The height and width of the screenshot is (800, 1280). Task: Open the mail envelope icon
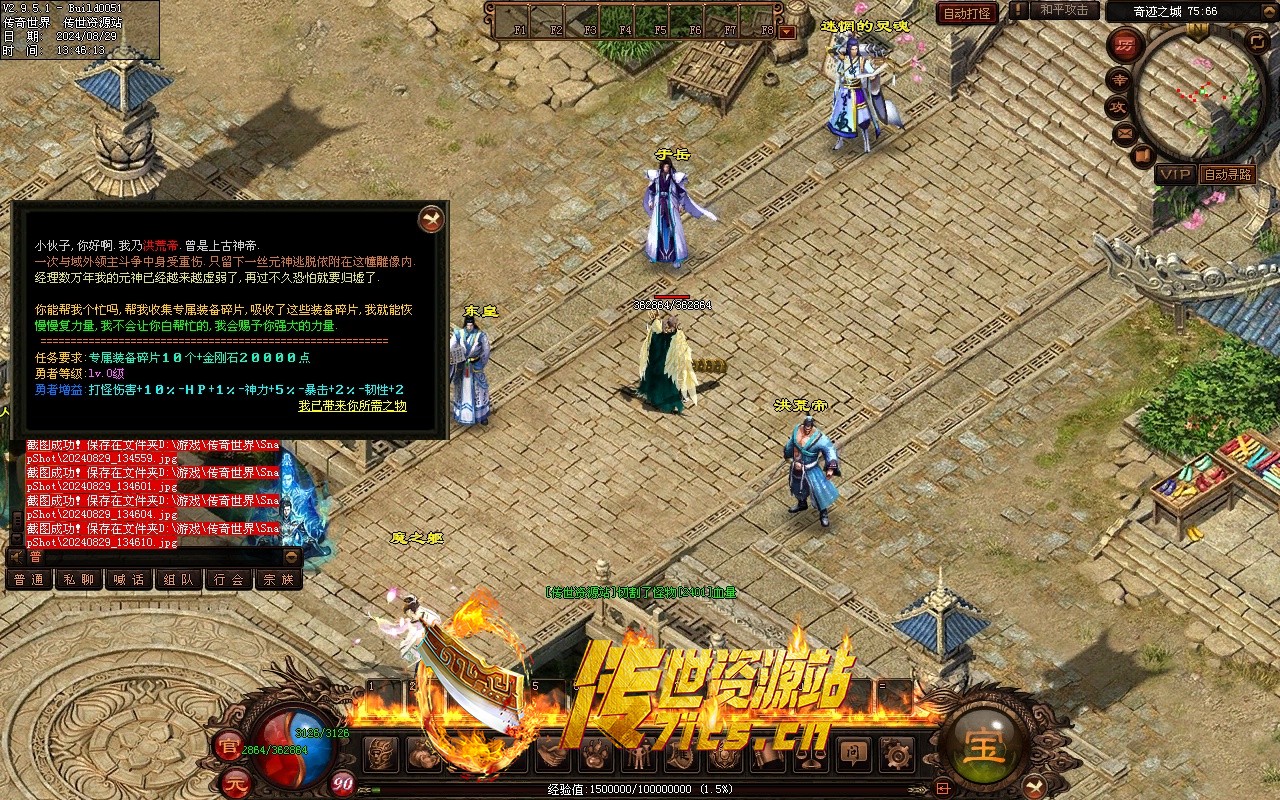click(x=1125, y=132)
